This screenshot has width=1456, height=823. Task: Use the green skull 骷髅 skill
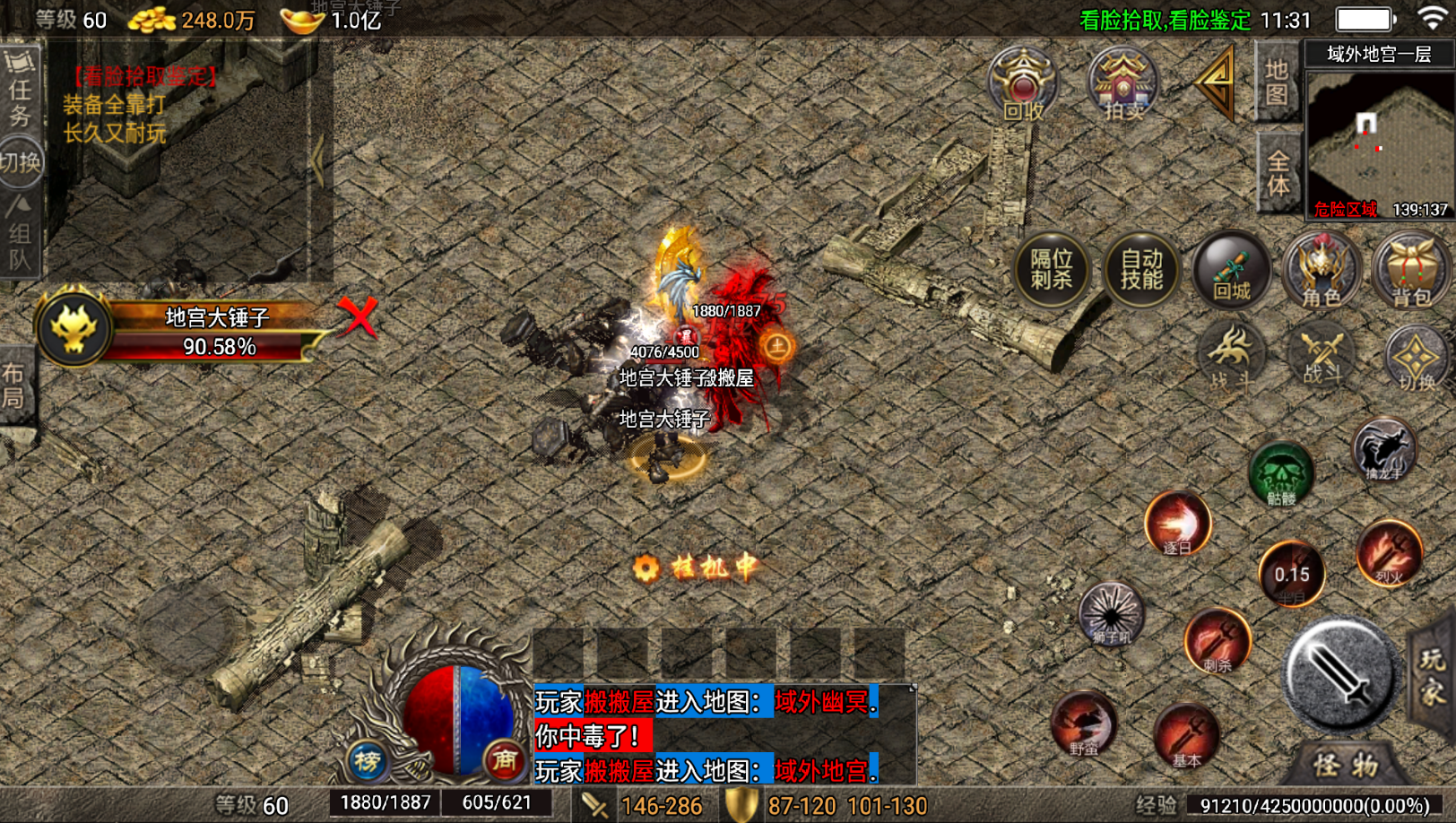[1281, 472]
